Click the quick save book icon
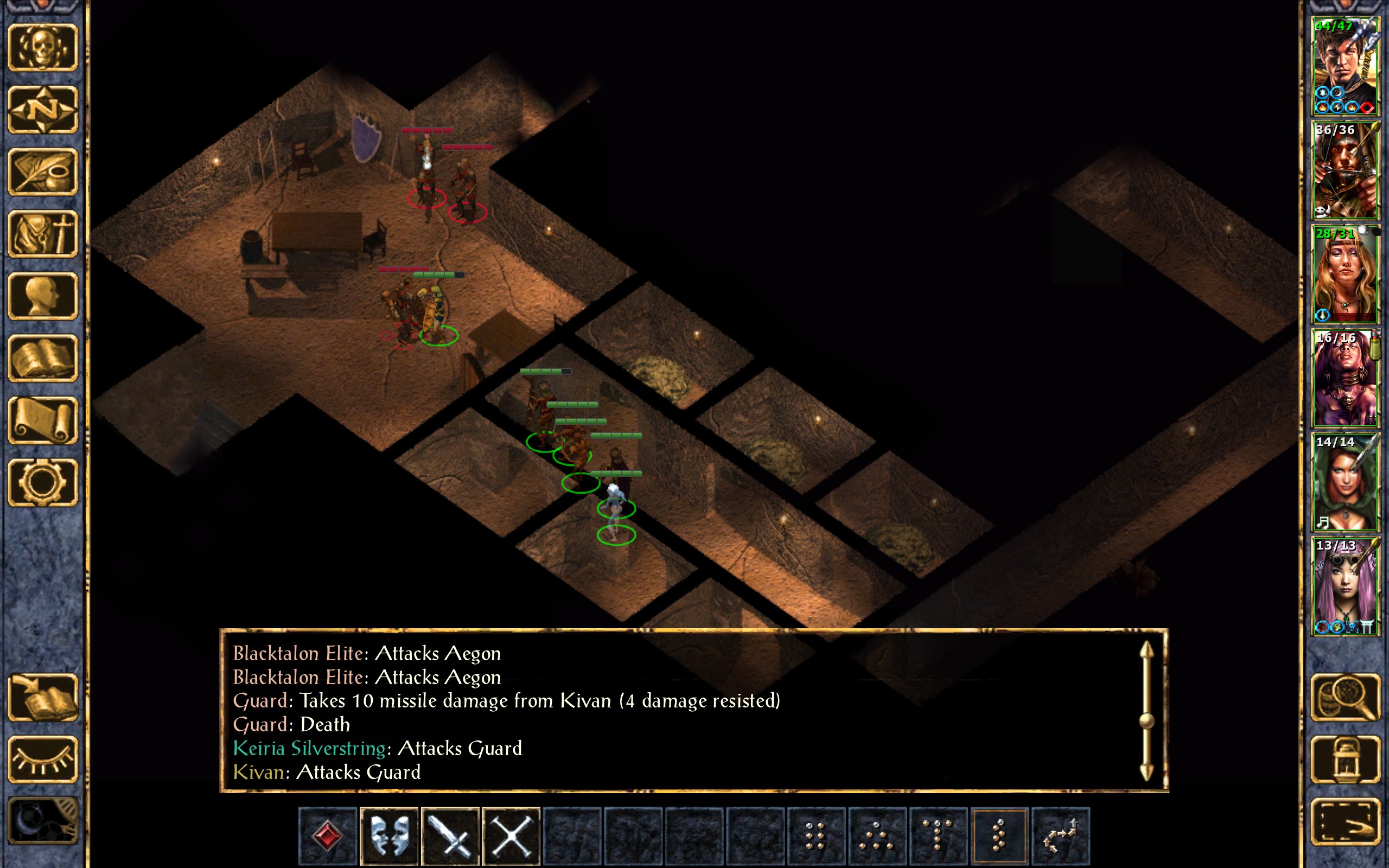This screenshot has height=868, width=1389. (x=43, y=698)
